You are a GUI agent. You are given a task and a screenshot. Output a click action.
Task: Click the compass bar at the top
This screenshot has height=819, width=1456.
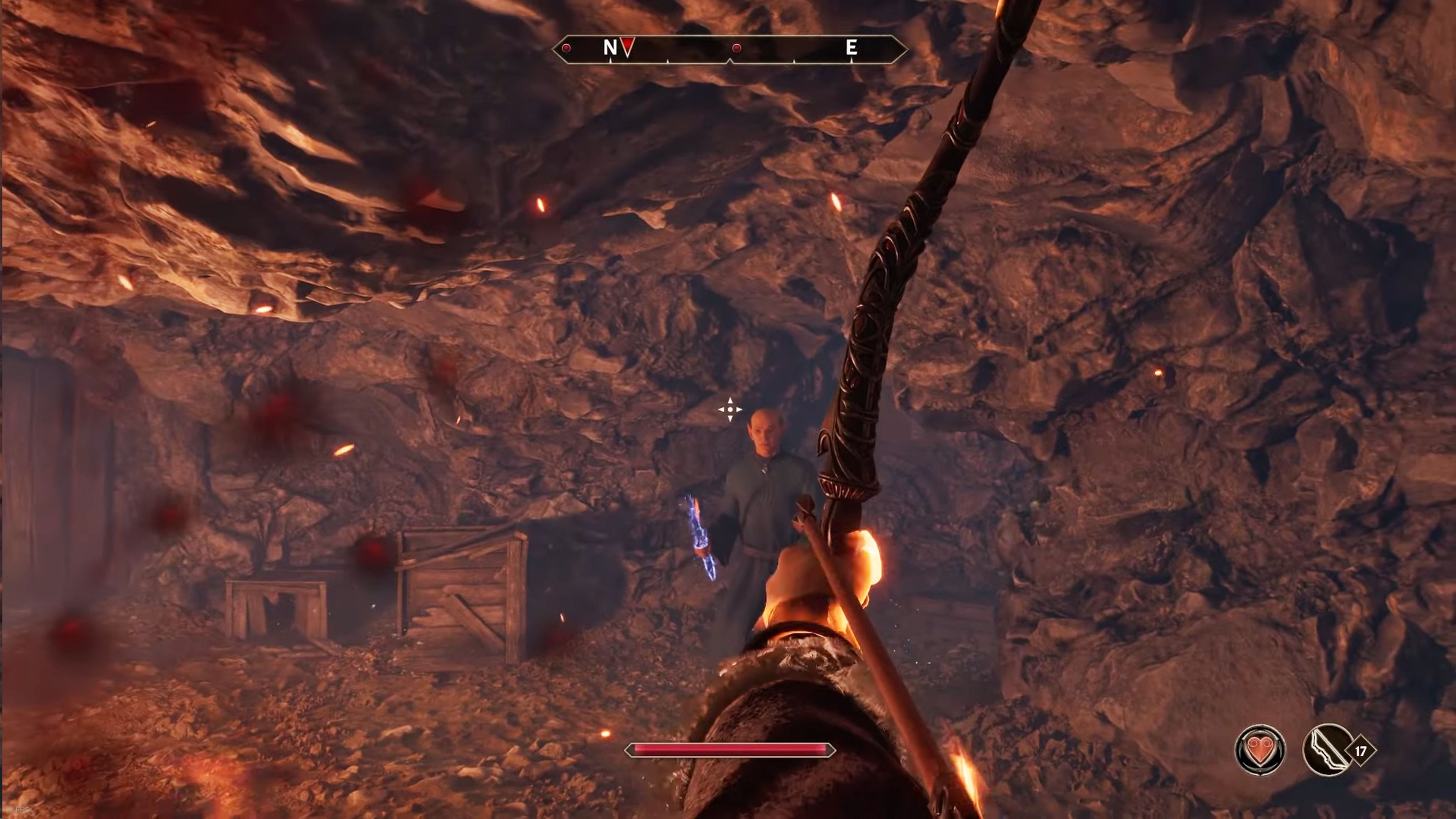[x=729, y=49]
